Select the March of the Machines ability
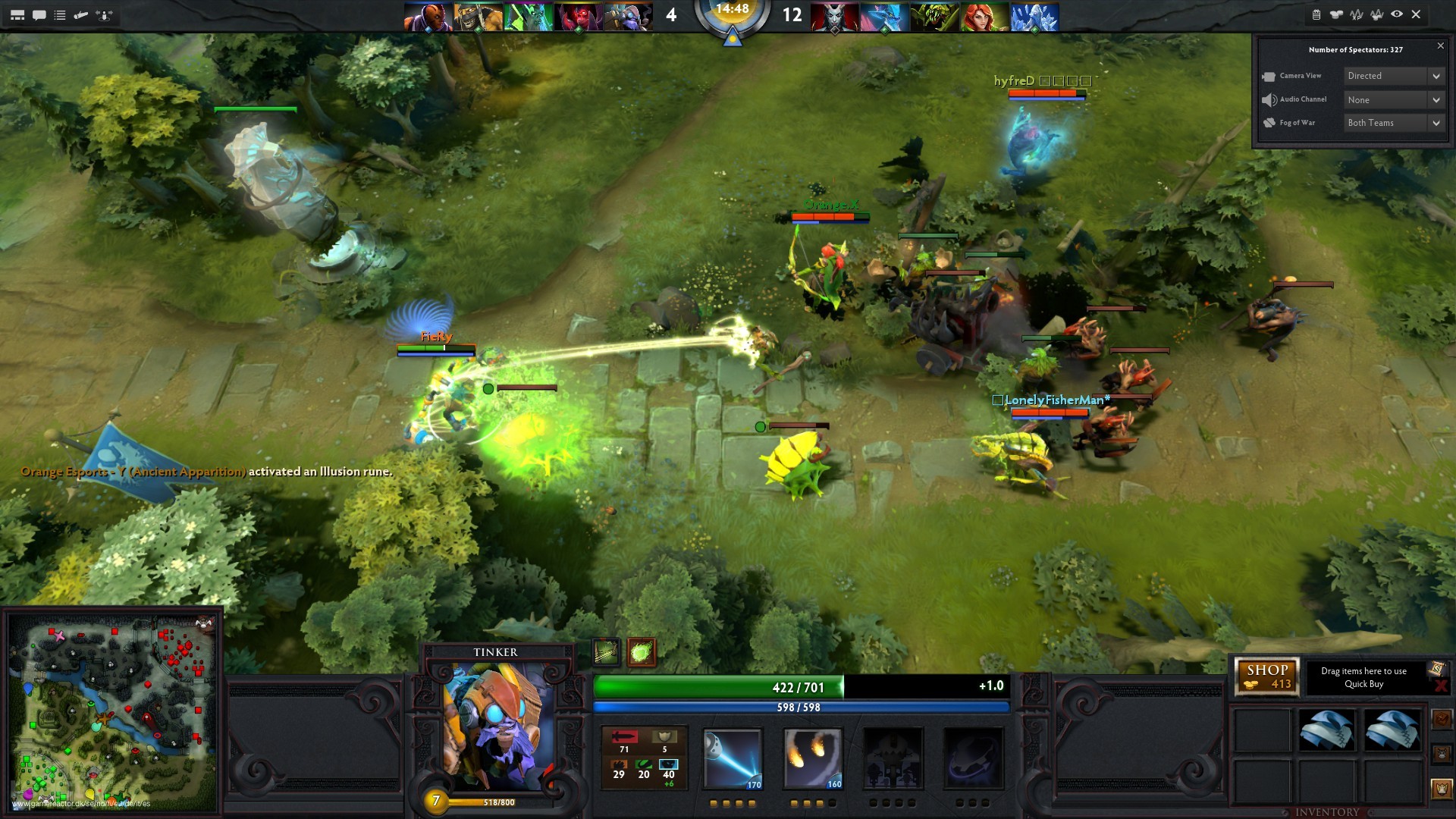 tap(893, 758)
